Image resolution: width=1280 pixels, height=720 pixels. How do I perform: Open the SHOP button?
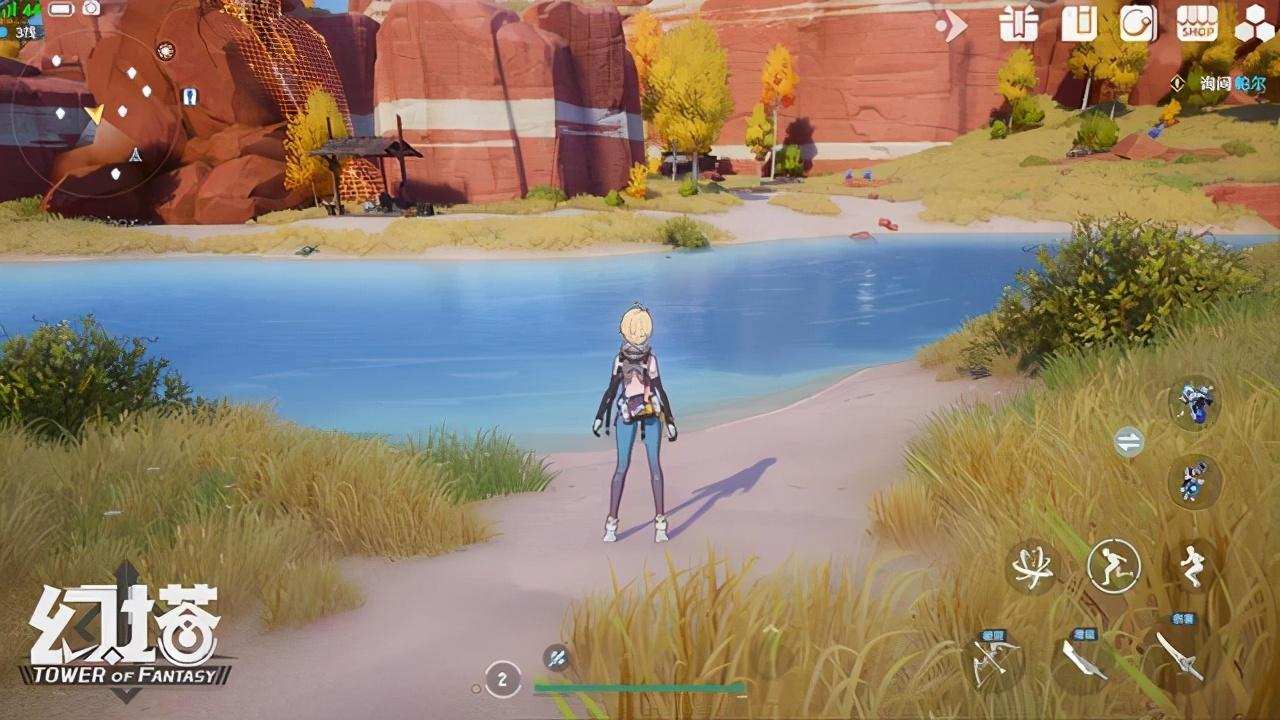1197,23
